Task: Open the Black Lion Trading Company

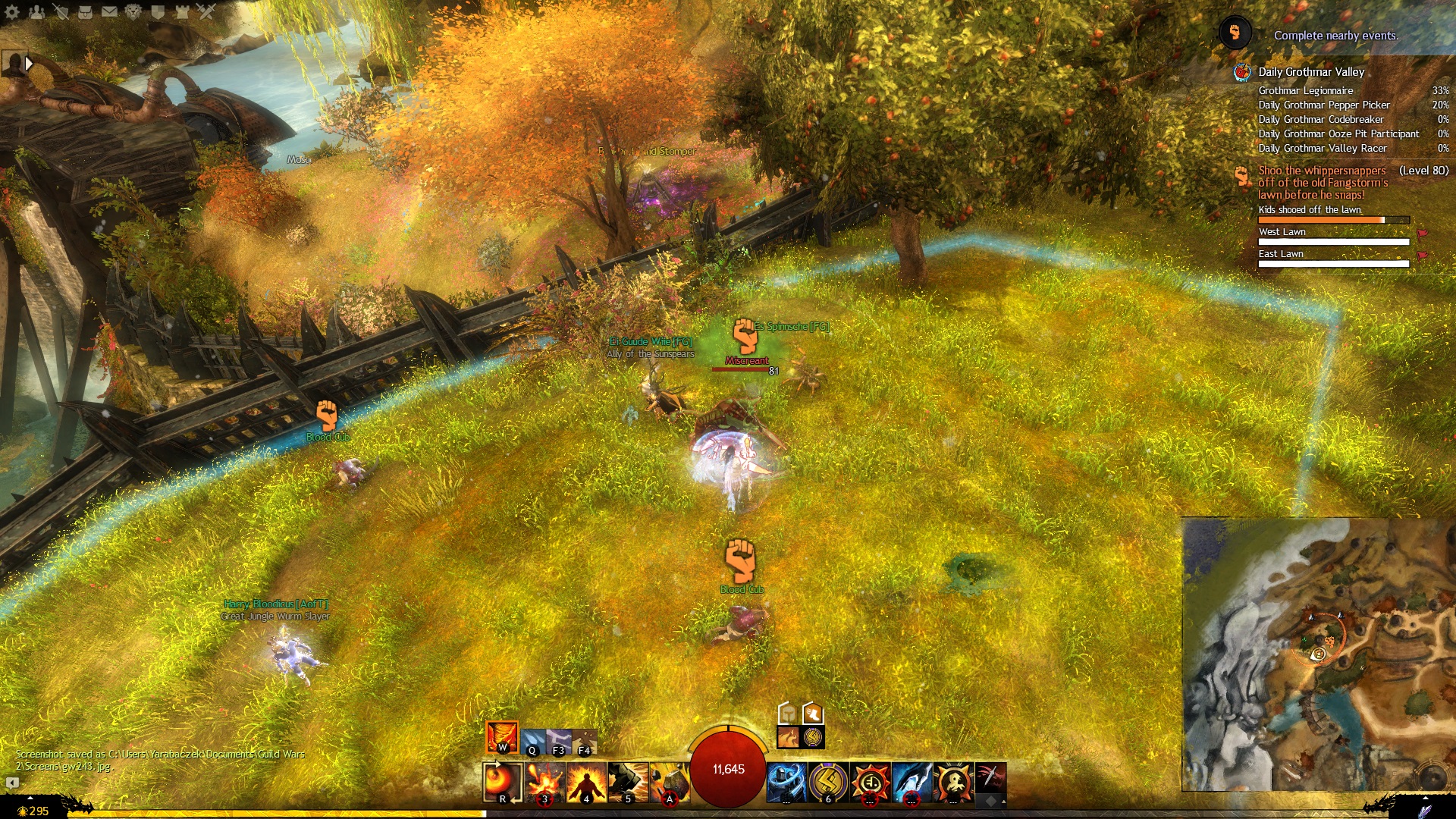Action: pos(133,11)
